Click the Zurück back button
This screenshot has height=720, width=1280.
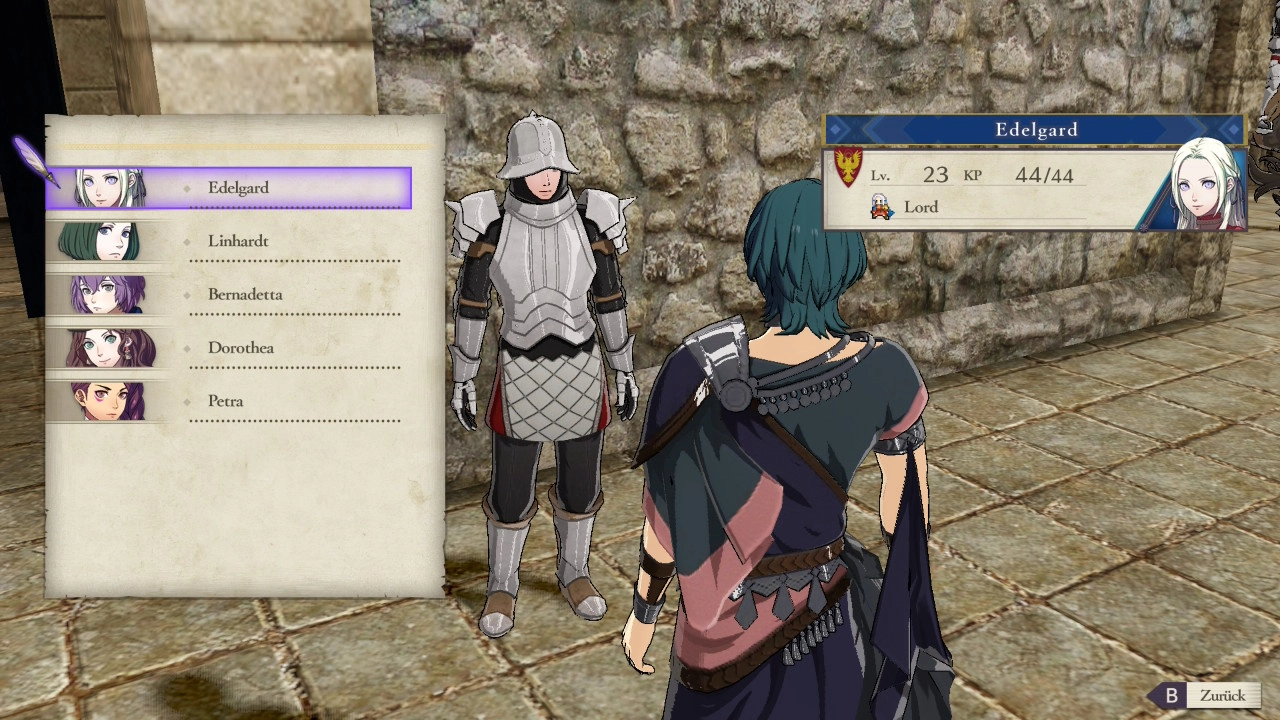point(1209,696)
